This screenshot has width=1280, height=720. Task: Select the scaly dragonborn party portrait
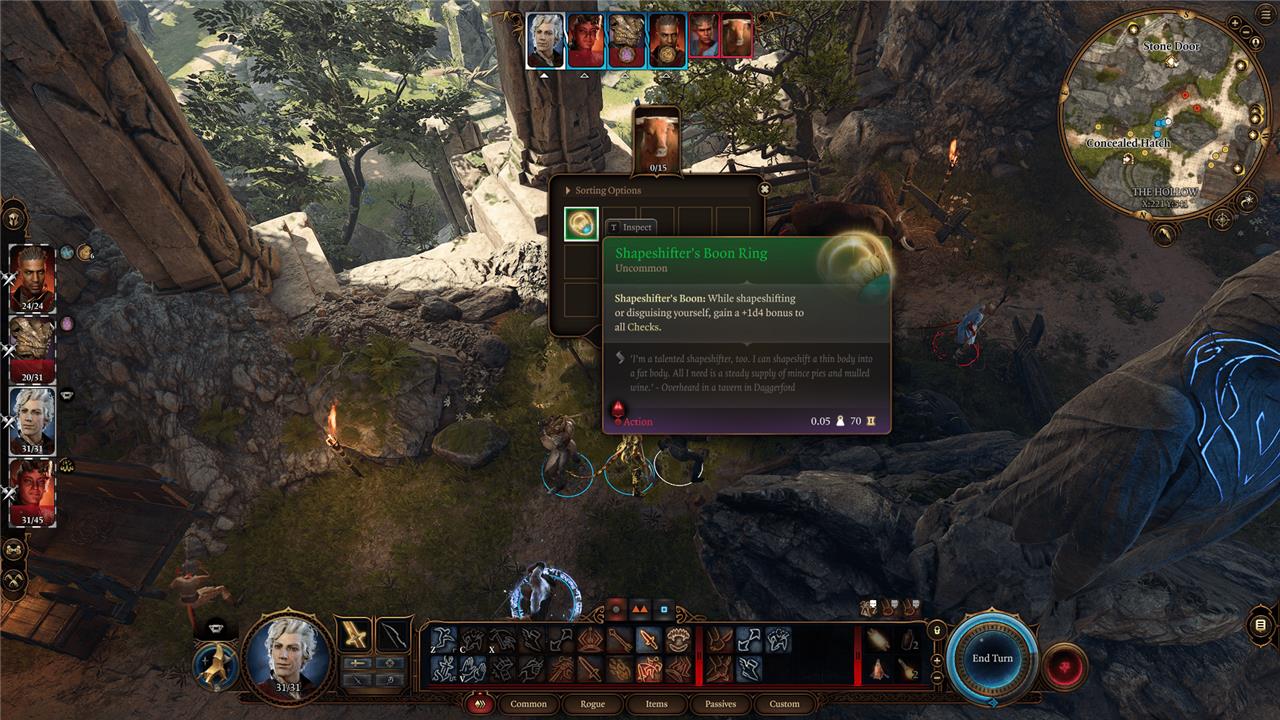pyautogui.click(x=33, y=348)
